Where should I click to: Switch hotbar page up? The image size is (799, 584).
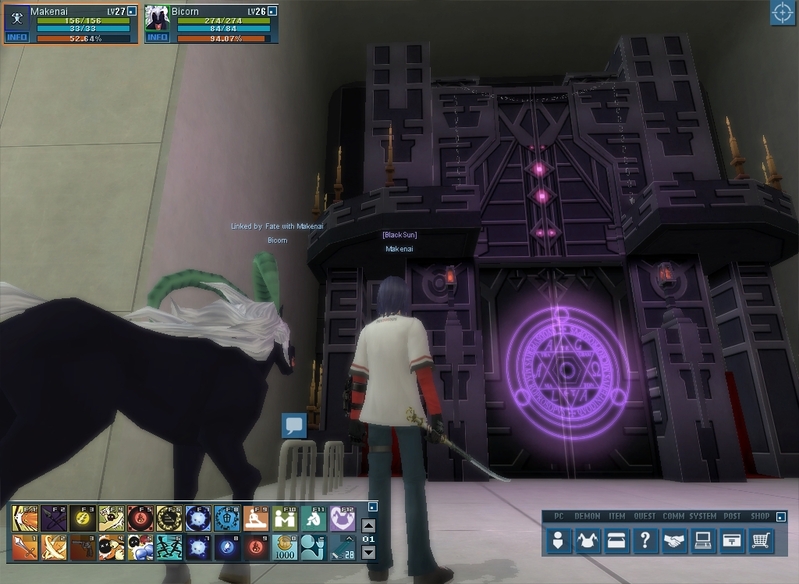pos(368,525)
